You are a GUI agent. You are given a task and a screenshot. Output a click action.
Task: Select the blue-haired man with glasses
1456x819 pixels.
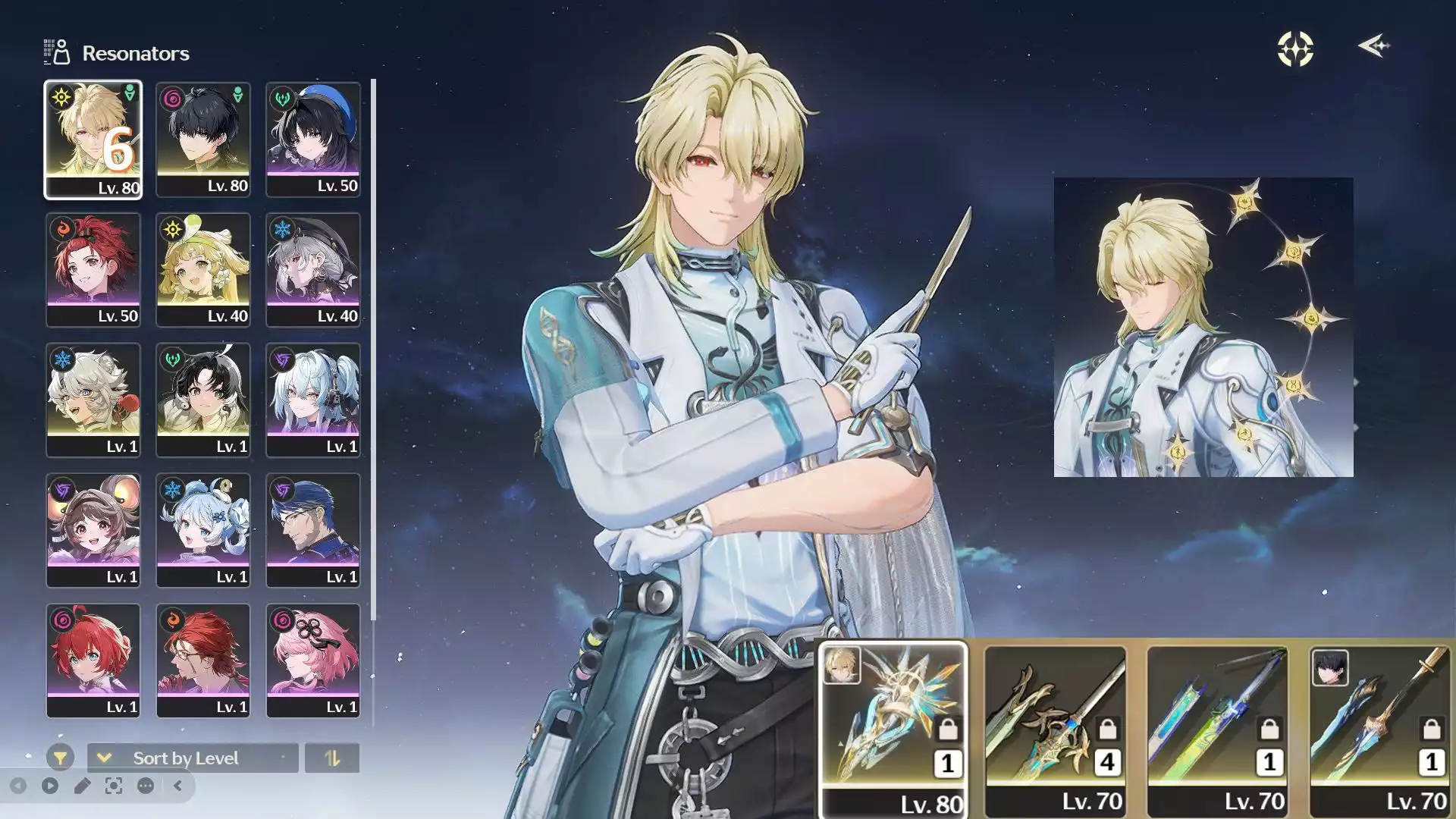coord(312,531)
